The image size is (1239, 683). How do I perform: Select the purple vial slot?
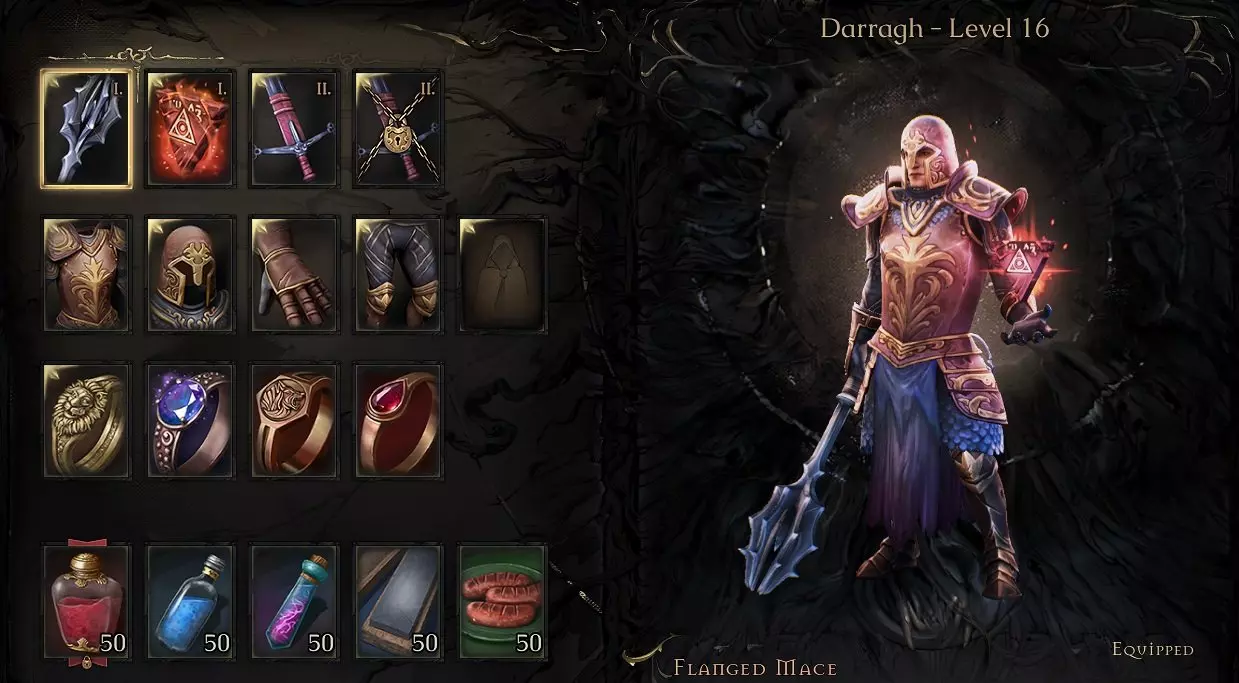294,601
